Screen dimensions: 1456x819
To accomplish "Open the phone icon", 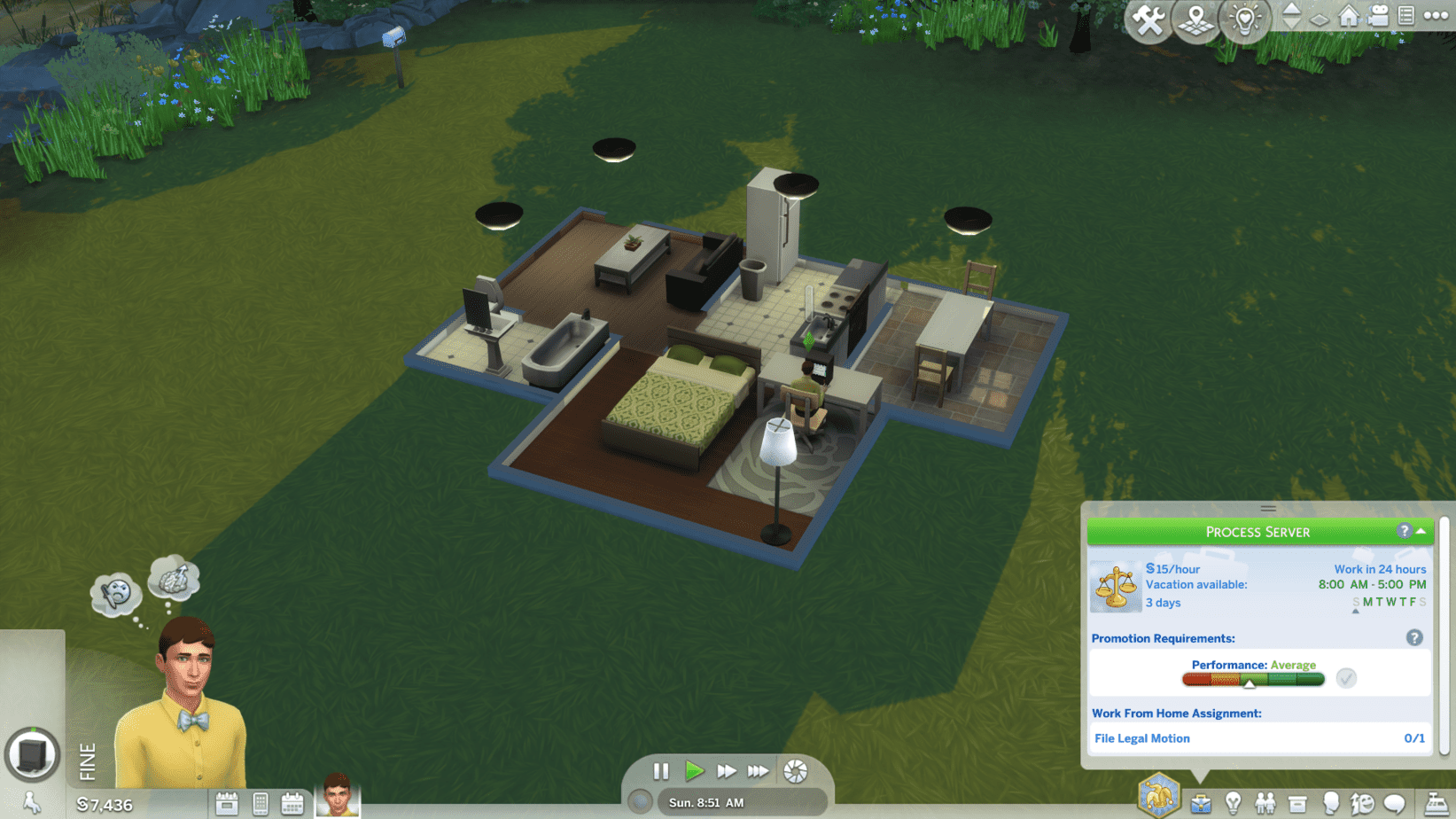I will click(261, 804).
